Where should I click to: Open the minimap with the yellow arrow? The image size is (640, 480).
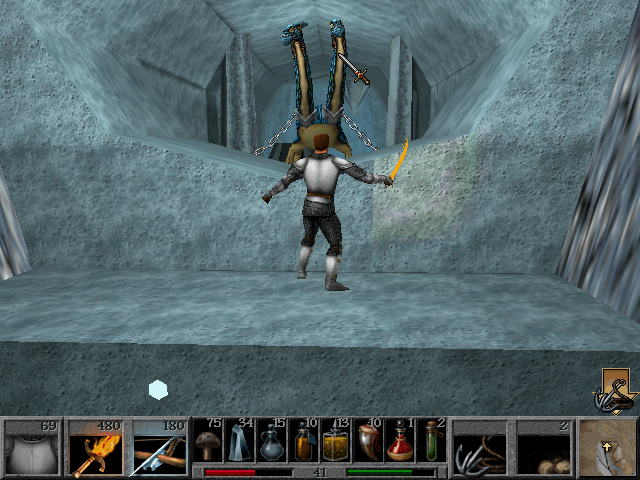coord(607,448)
